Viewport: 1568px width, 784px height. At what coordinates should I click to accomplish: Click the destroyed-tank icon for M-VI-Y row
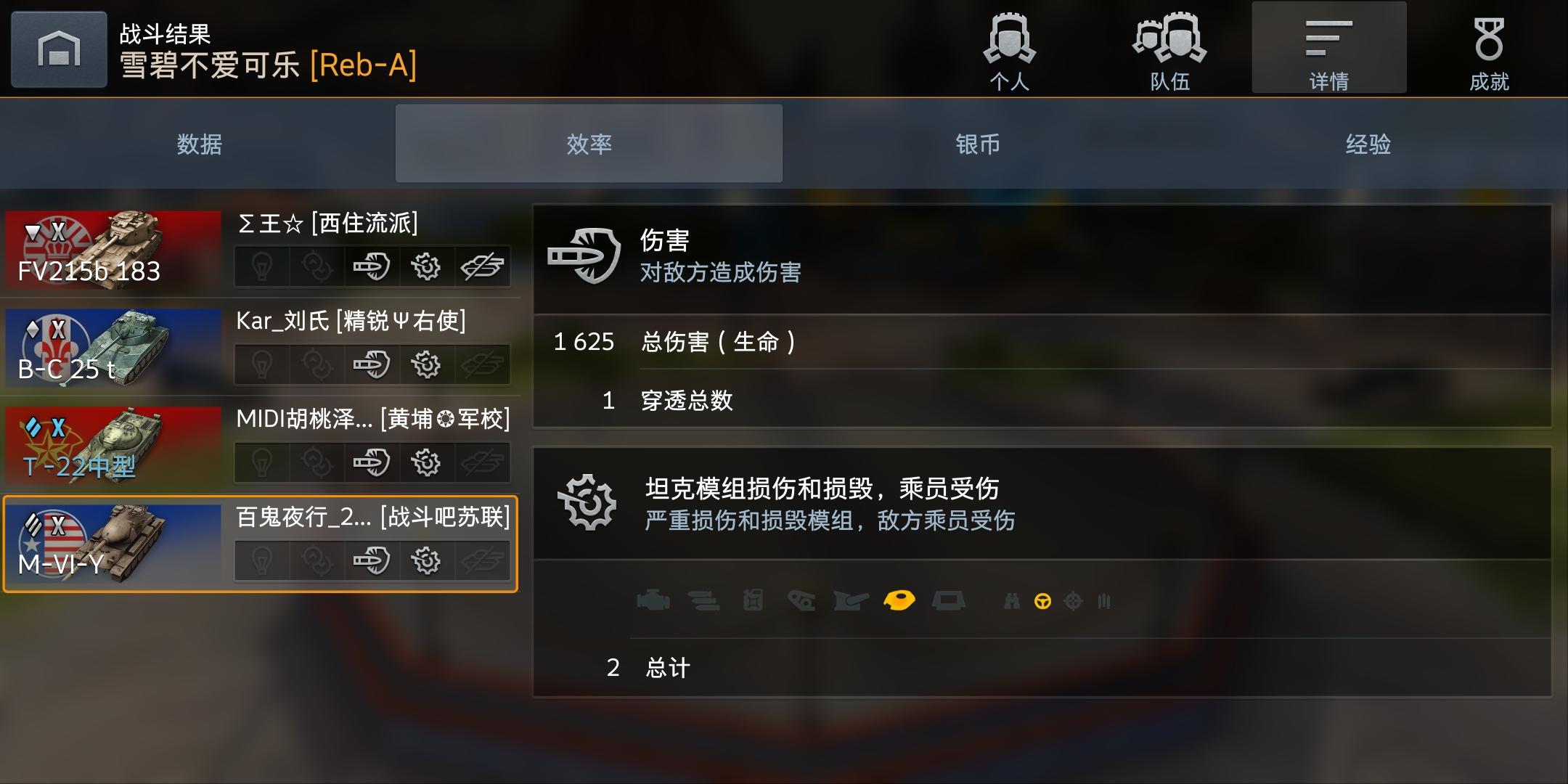click(483, 560)
